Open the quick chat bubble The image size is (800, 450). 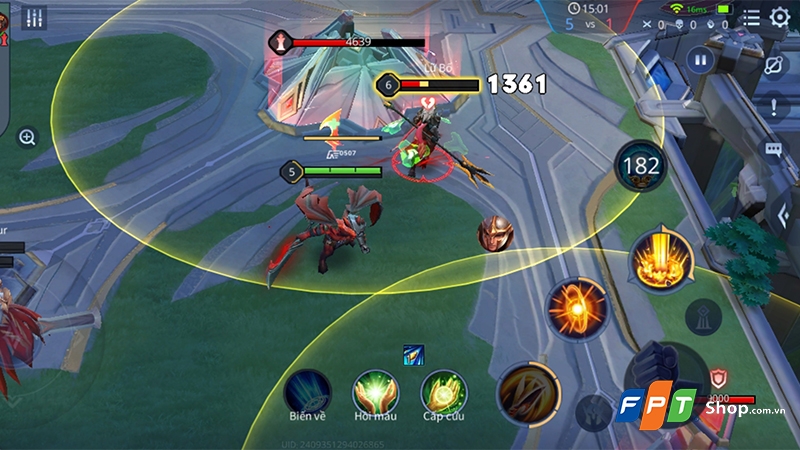[774, 150]
